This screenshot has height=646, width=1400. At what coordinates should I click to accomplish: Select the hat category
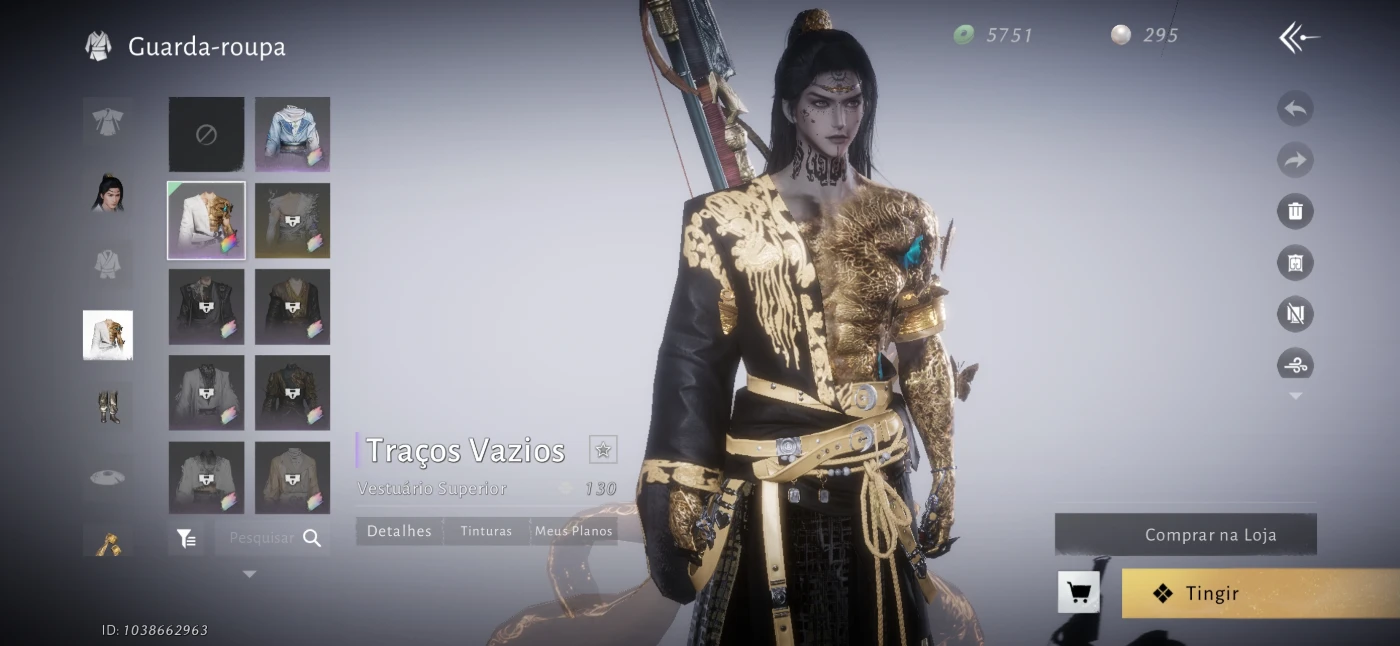coord(108,477)
